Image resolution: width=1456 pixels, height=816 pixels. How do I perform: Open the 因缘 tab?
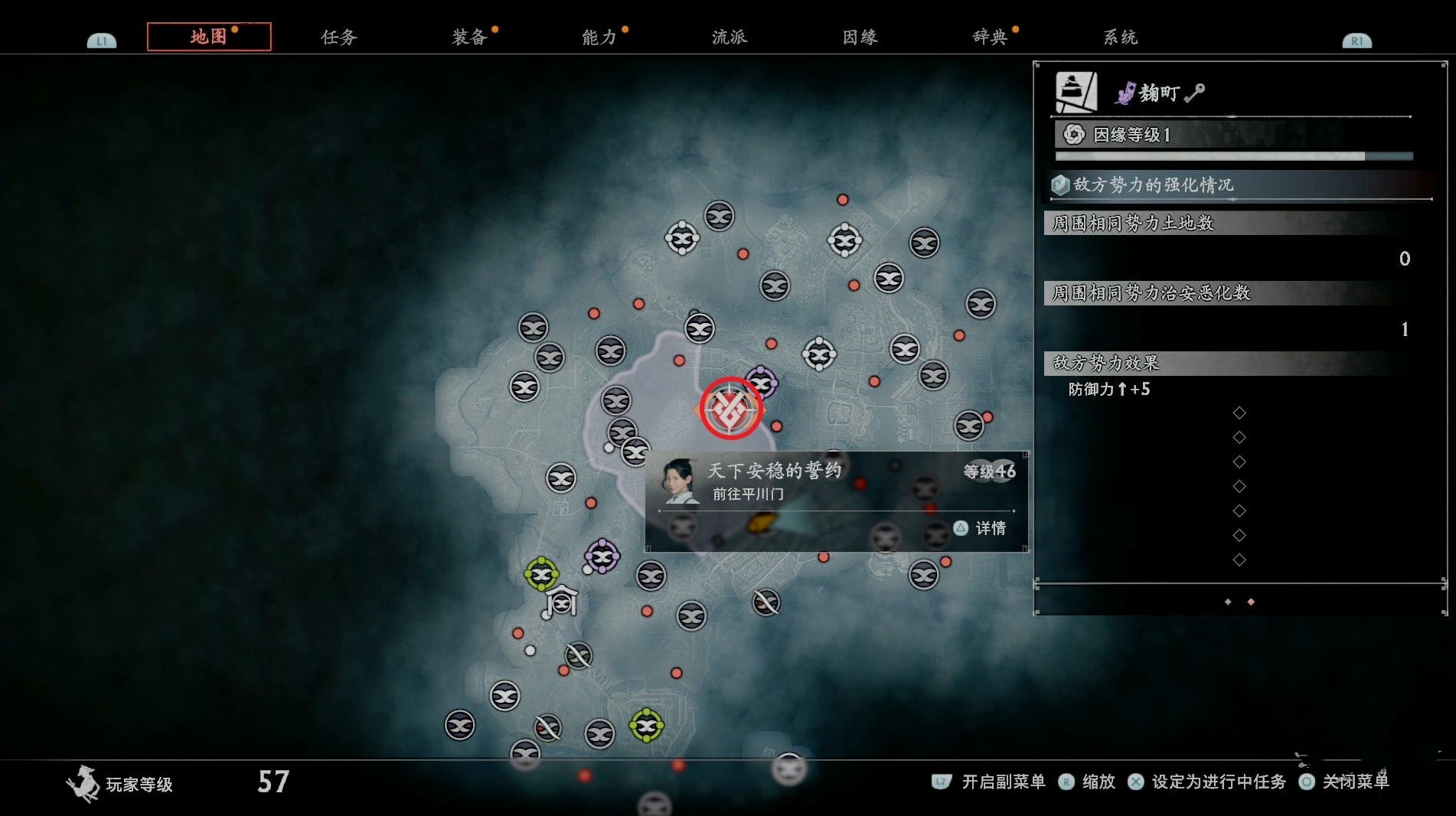(x=860, y=37)
